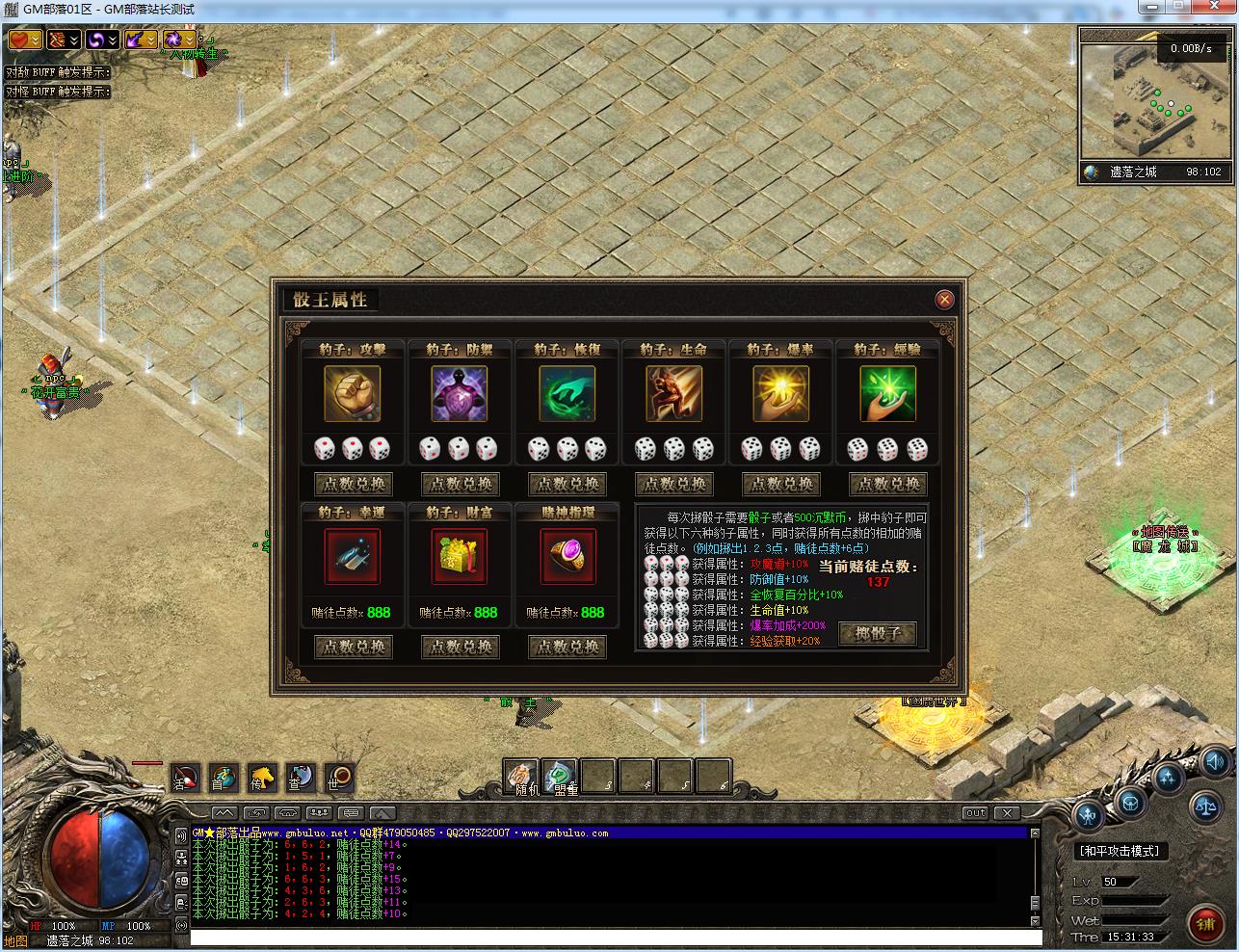
Task: Use the 盟重 teleport hotbar item
Action: [560, 777]
